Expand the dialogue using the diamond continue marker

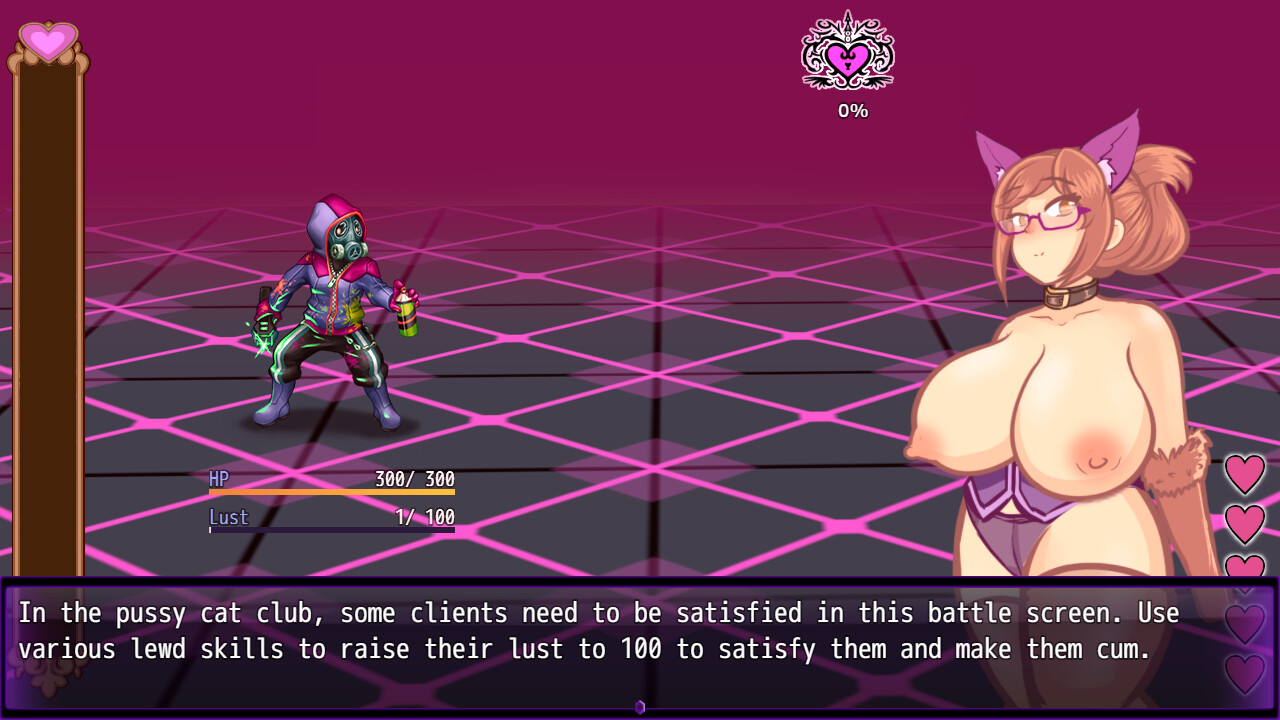(640, 706)
